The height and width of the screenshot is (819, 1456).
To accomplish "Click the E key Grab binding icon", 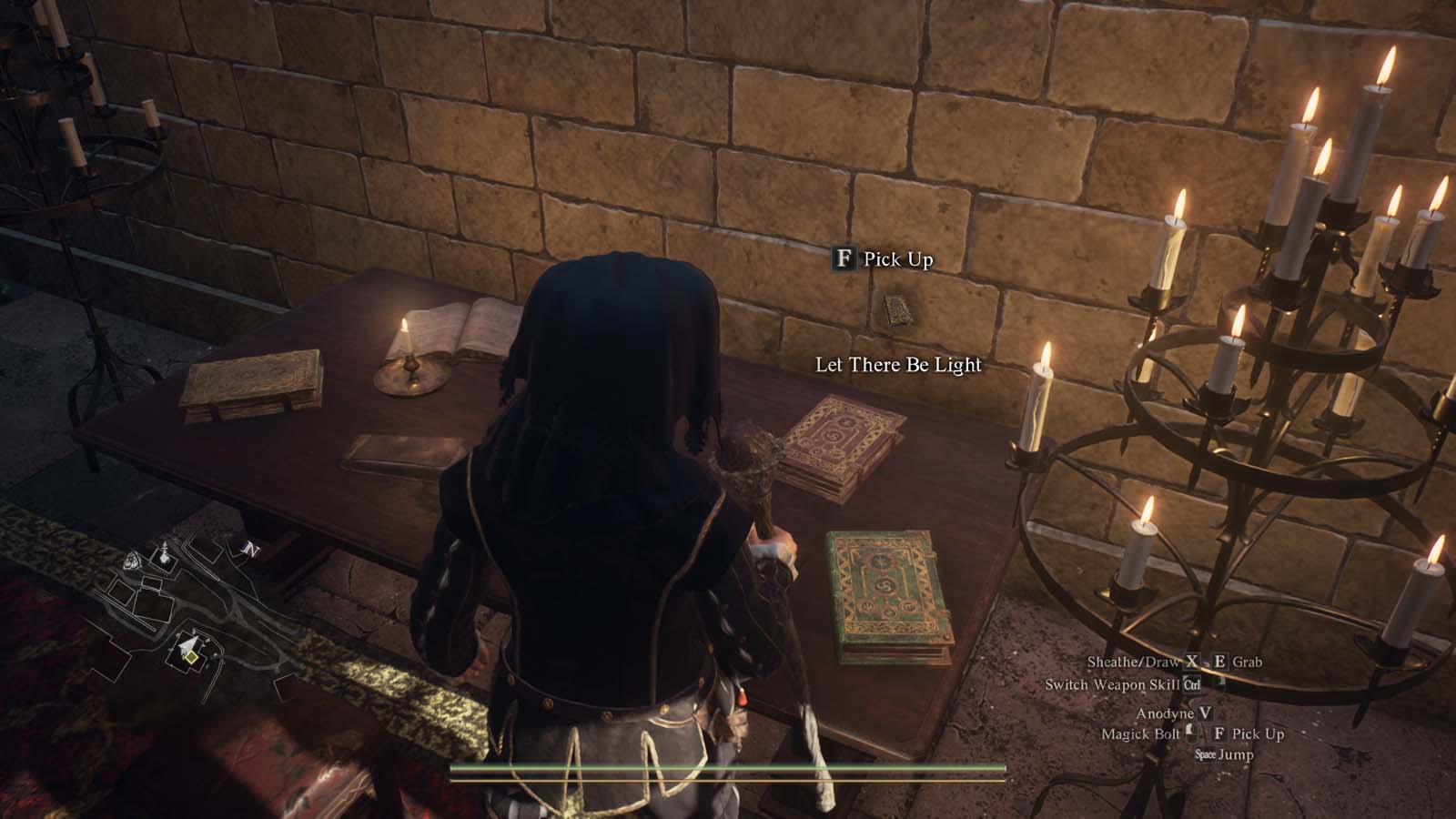I will coord(1219,662).
